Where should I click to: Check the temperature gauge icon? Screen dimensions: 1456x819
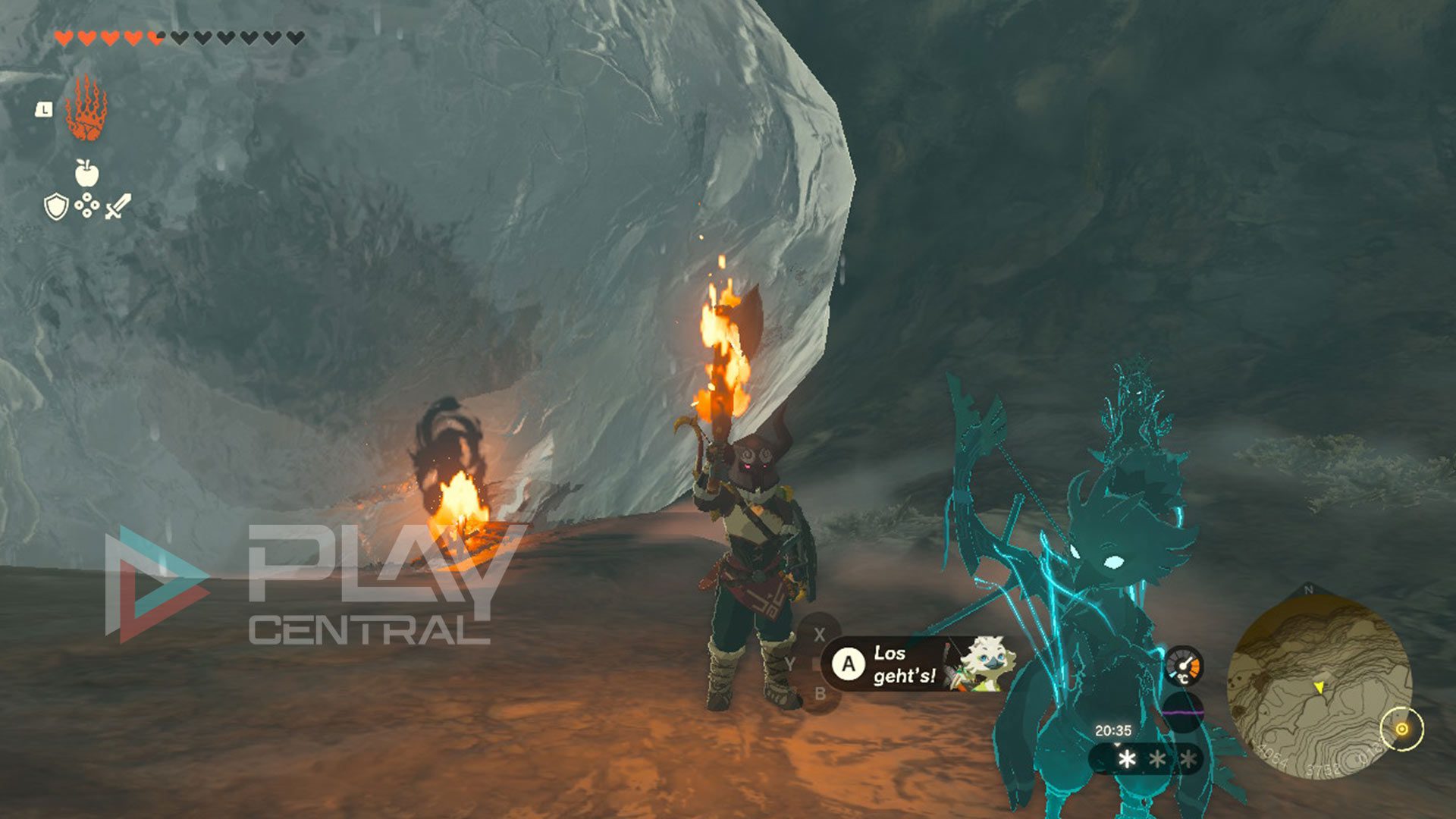tap(1183, 667)
